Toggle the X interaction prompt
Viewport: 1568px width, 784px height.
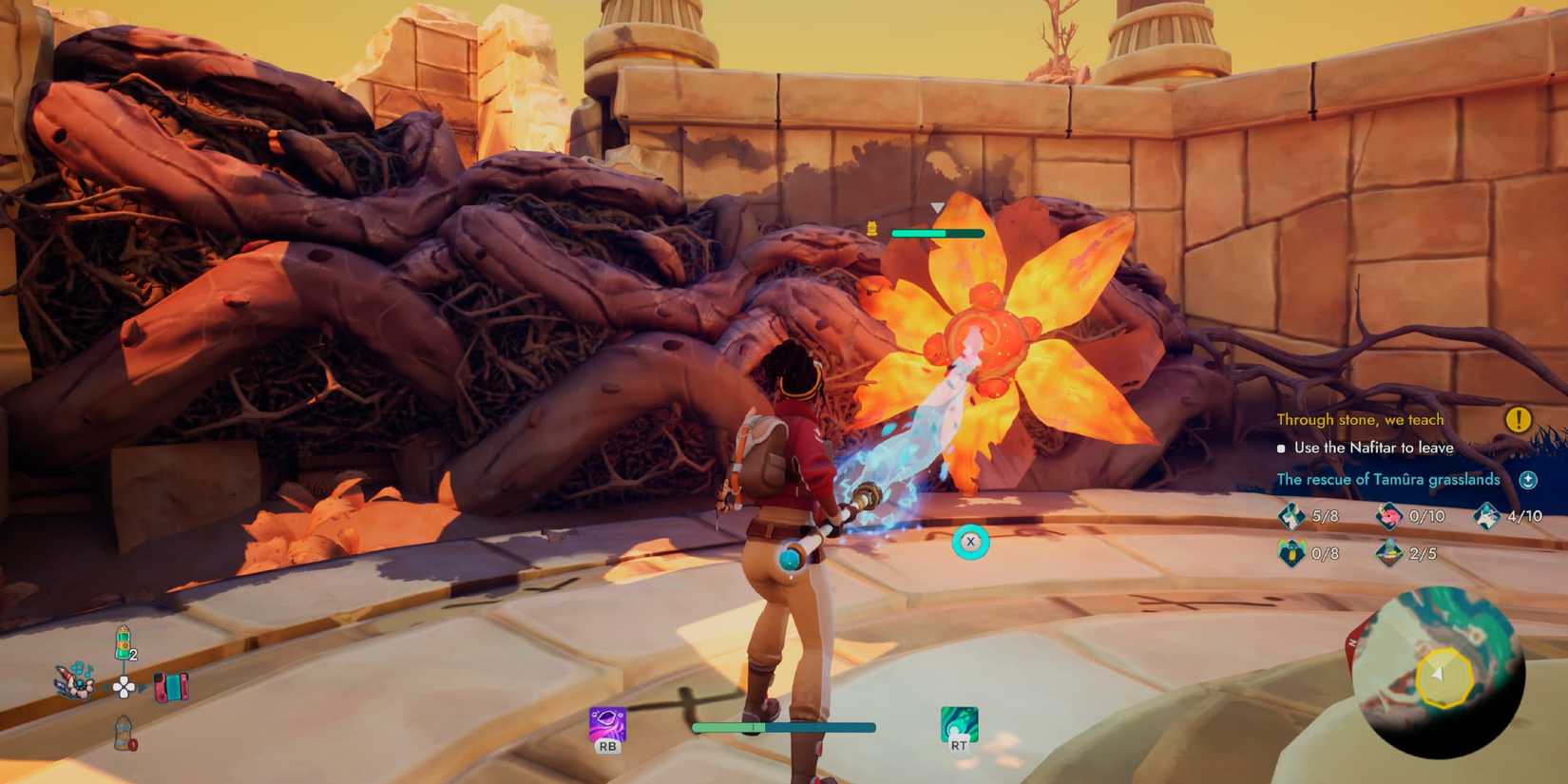pyautogui.click(x=970, y=541)
